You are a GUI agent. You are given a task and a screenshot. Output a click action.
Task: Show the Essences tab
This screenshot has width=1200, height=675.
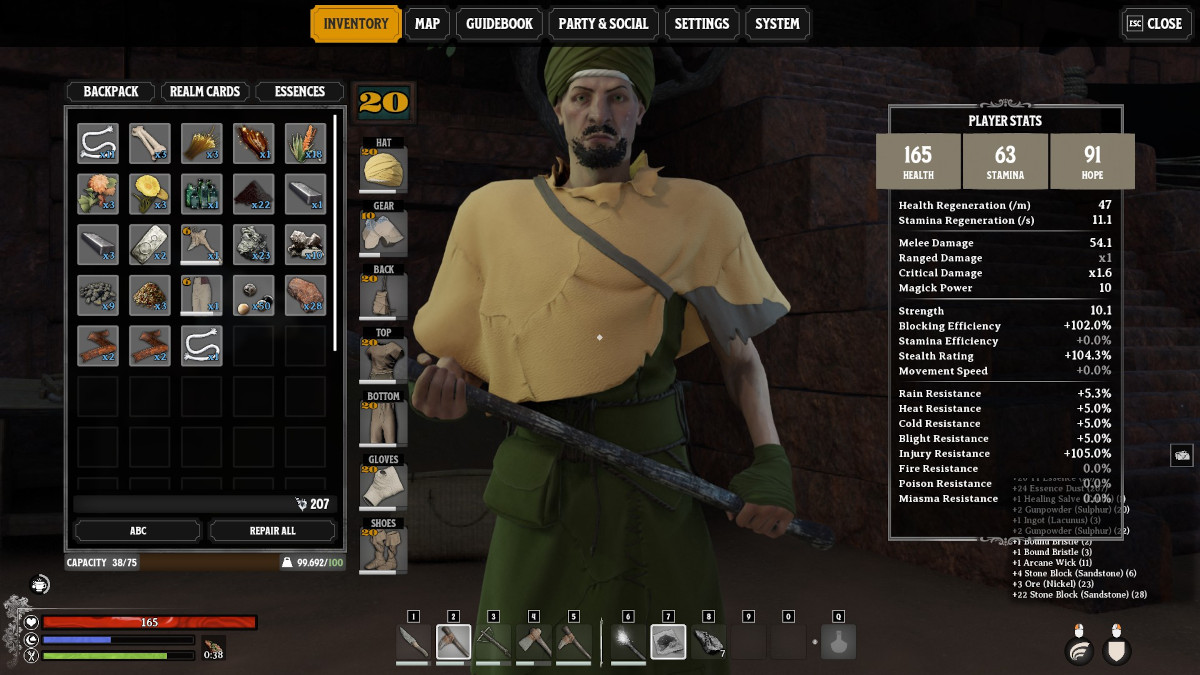coord(300,91)
